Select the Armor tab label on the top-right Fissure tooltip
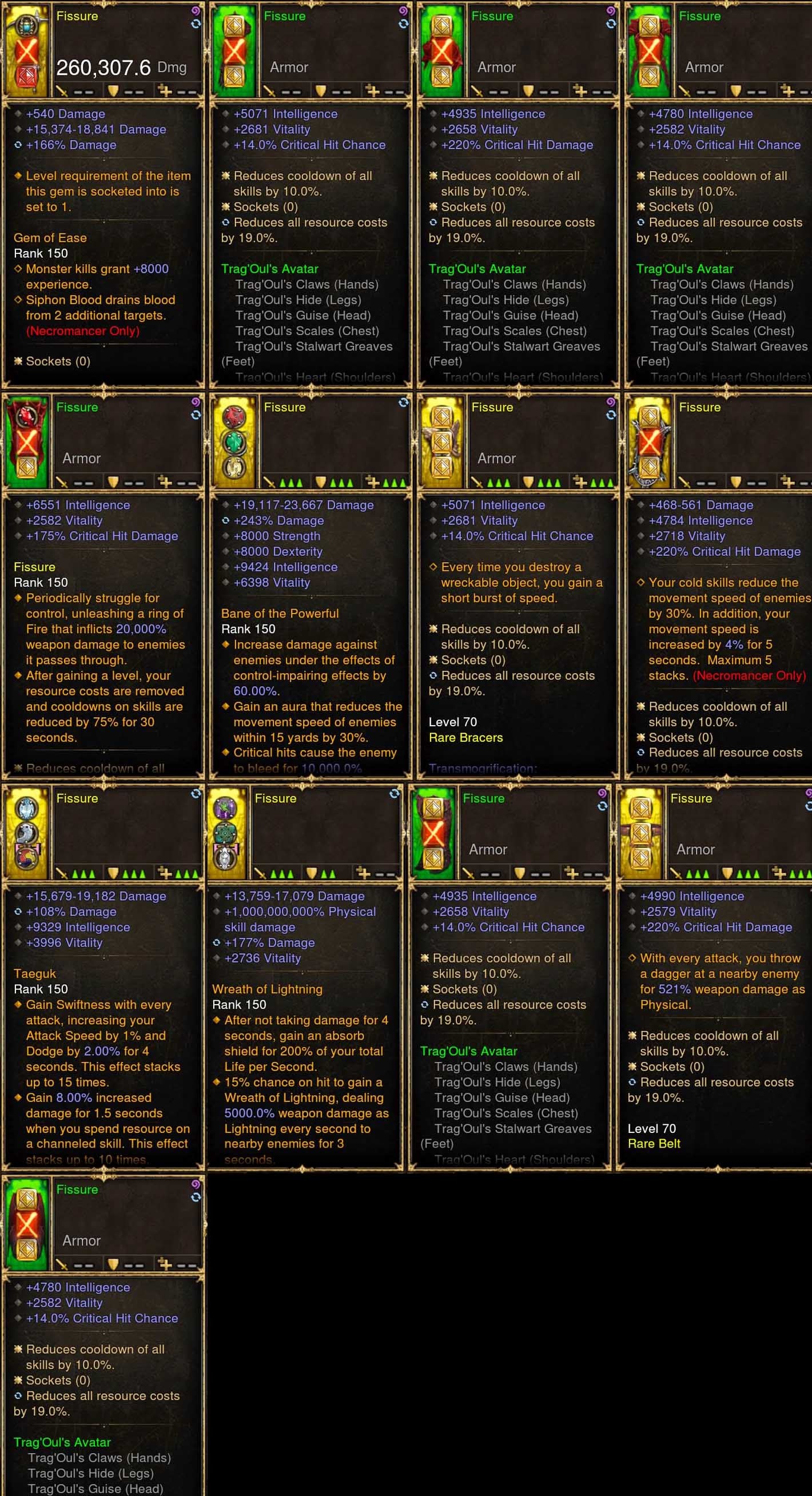 point(703,67)
